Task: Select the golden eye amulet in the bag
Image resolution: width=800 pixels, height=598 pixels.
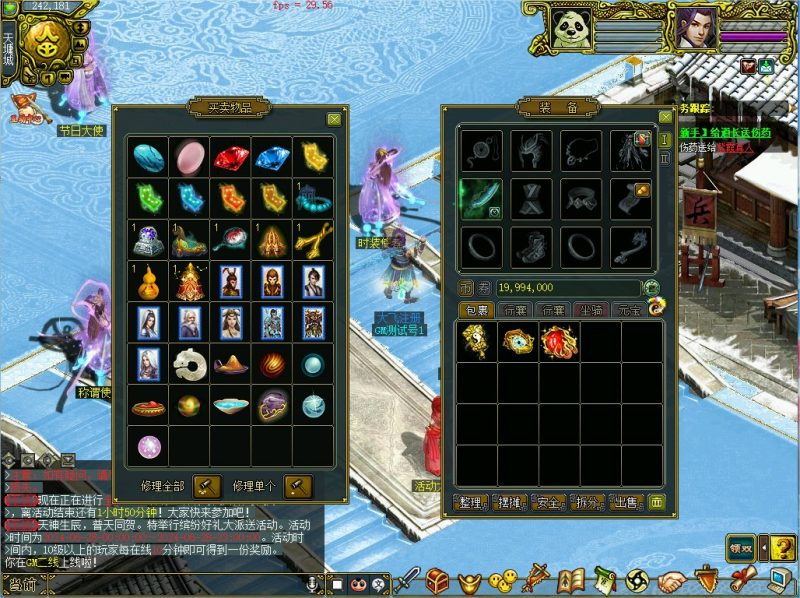Action: pyautogui.click(x=519, y=342)
